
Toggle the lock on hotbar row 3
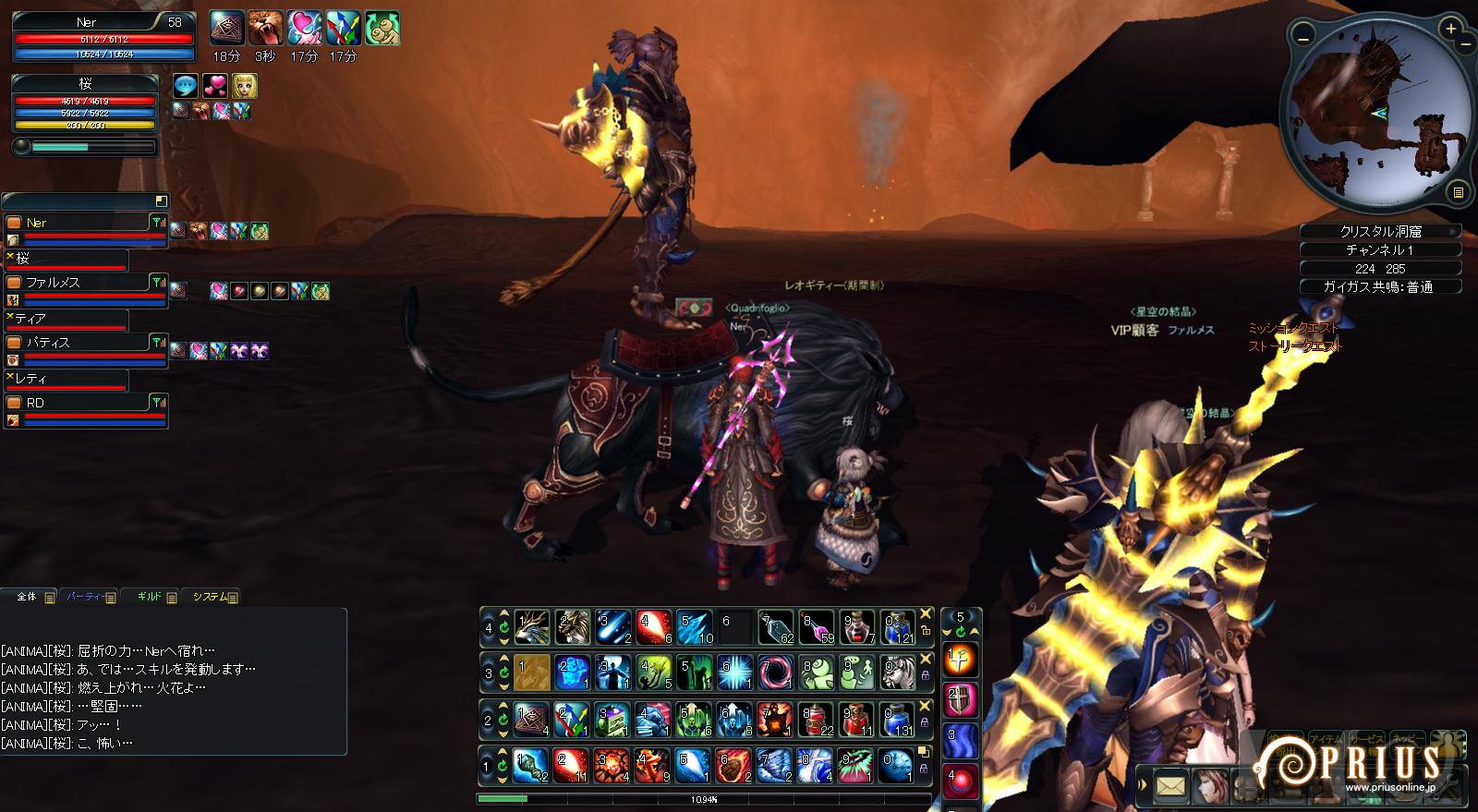click(x=926, y=675)
